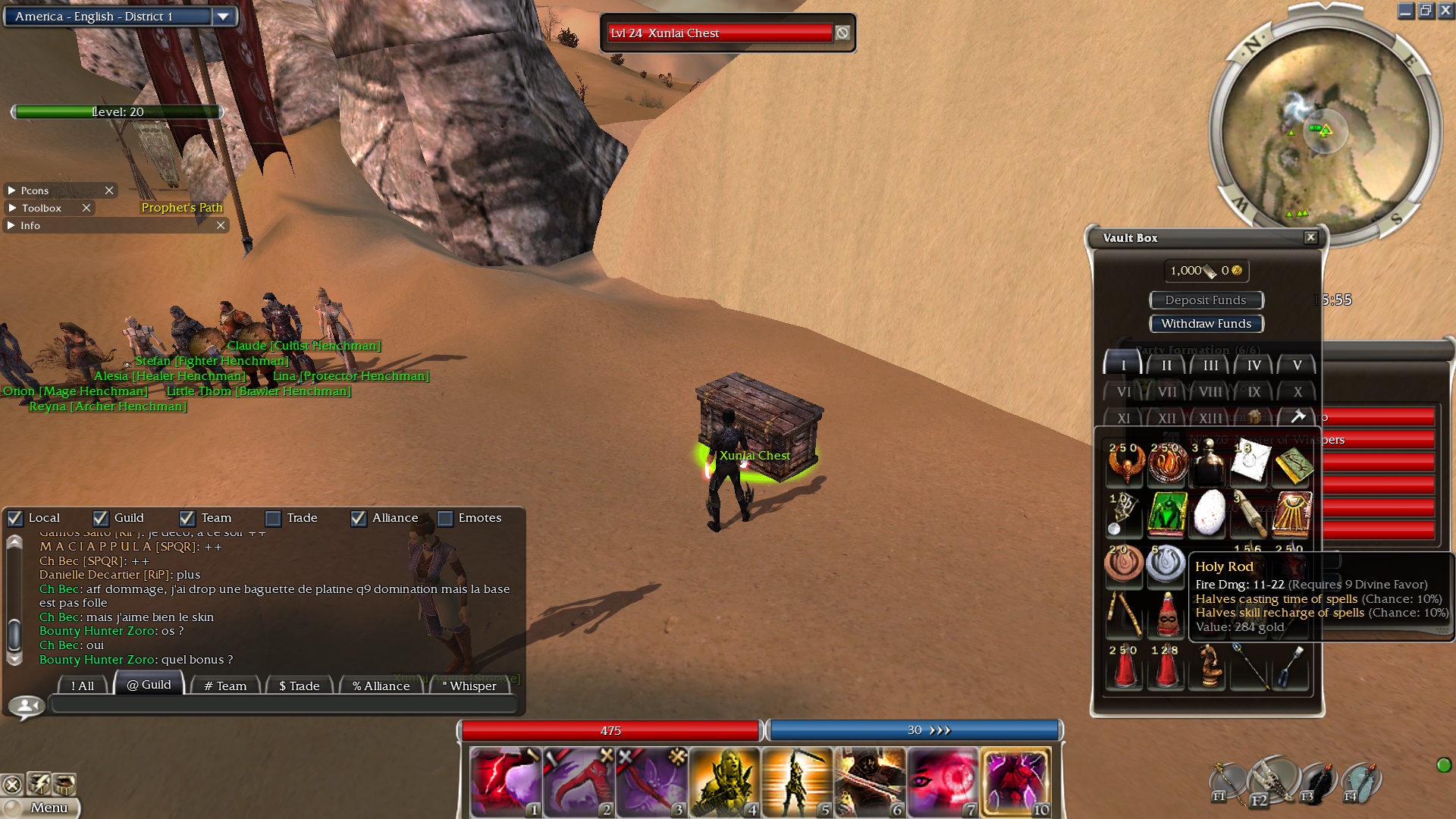
Task: Toggle the Trade chat channel checkbox
Action: [273, 518]
